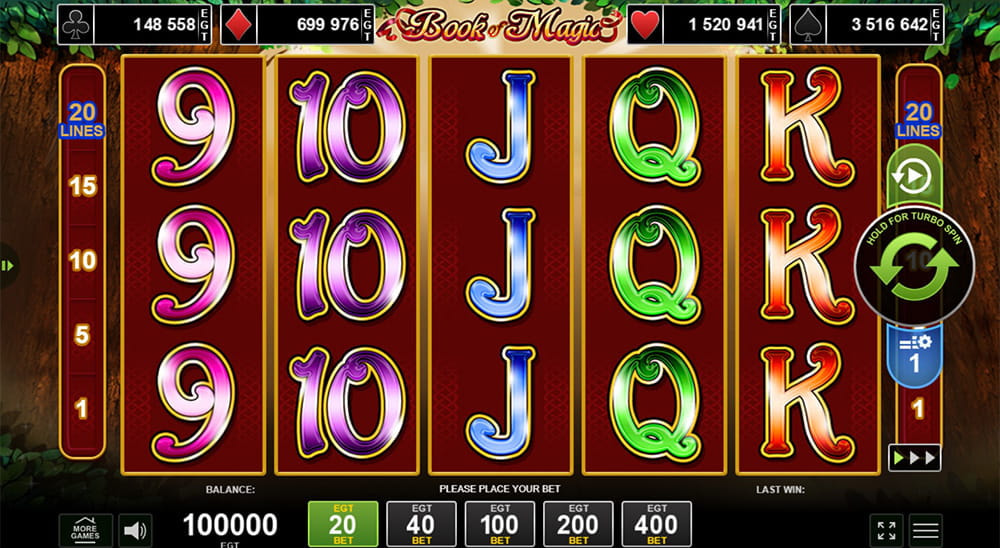Choose the 40 bet amount

tap(421, 524)
